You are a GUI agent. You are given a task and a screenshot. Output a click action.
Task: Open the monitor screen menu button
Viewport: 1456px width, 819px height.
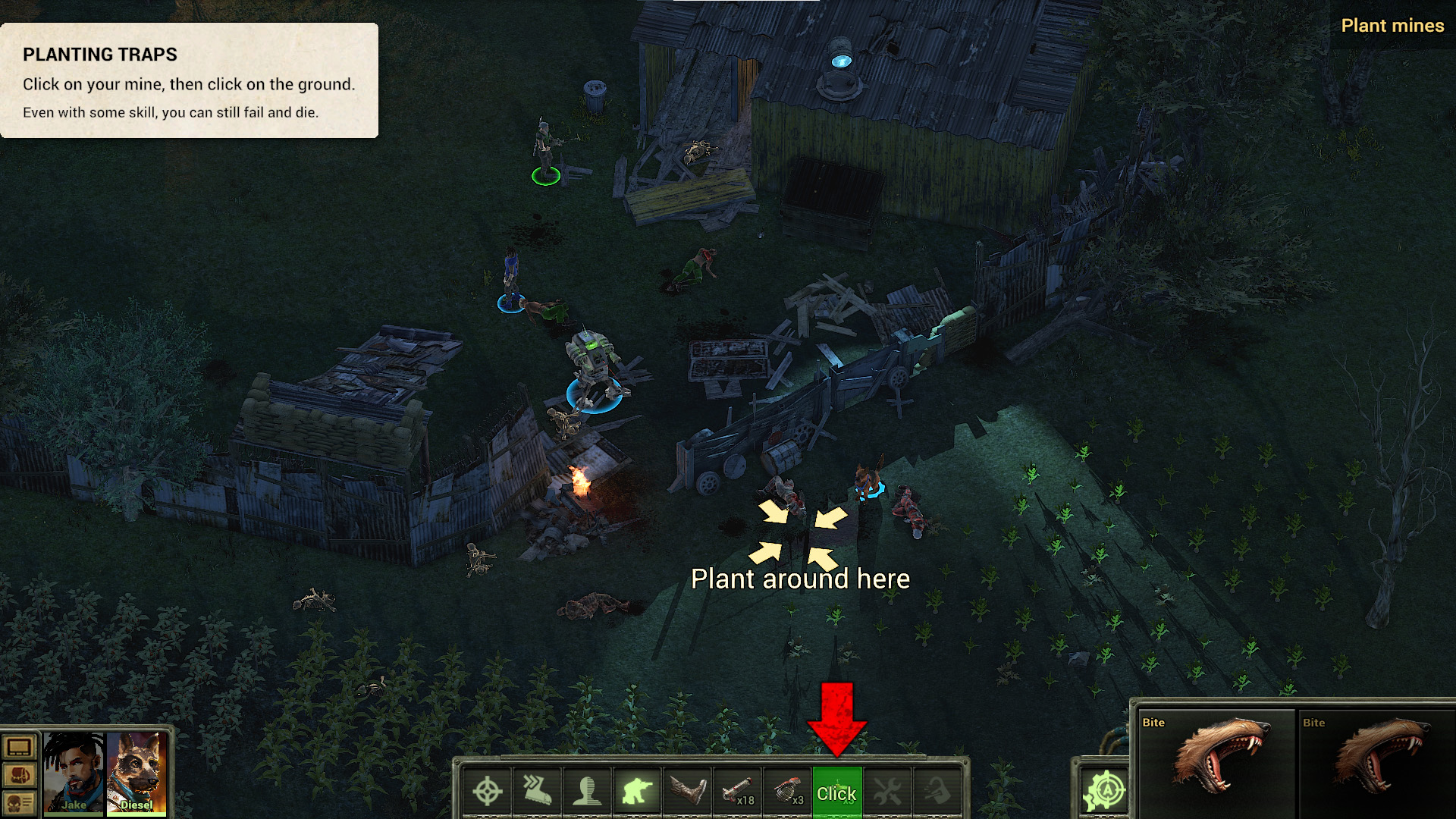pyautogui.click(x=19, y=748)
